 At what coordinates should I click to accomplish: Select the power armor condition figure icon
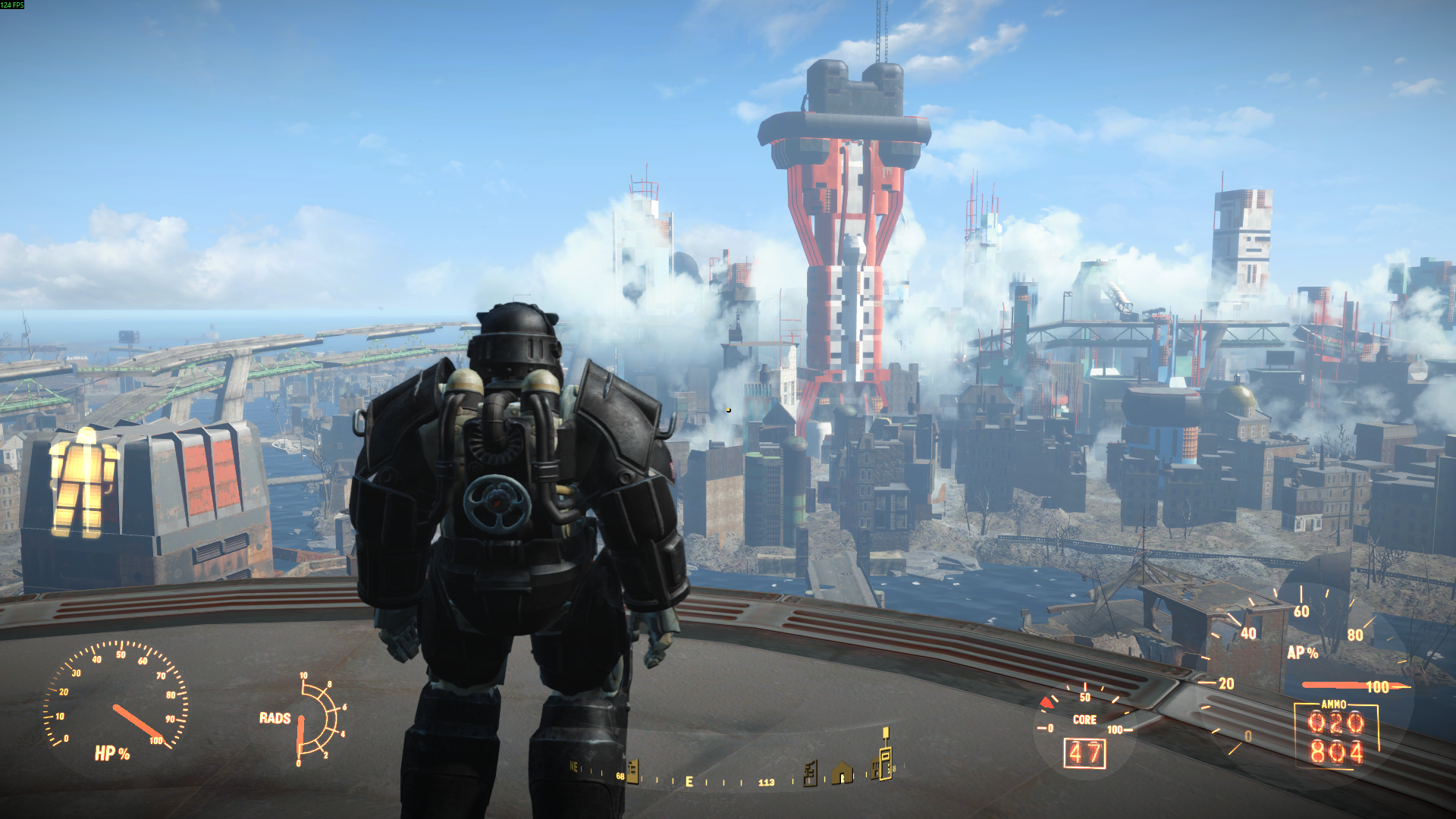click(83, 482)
